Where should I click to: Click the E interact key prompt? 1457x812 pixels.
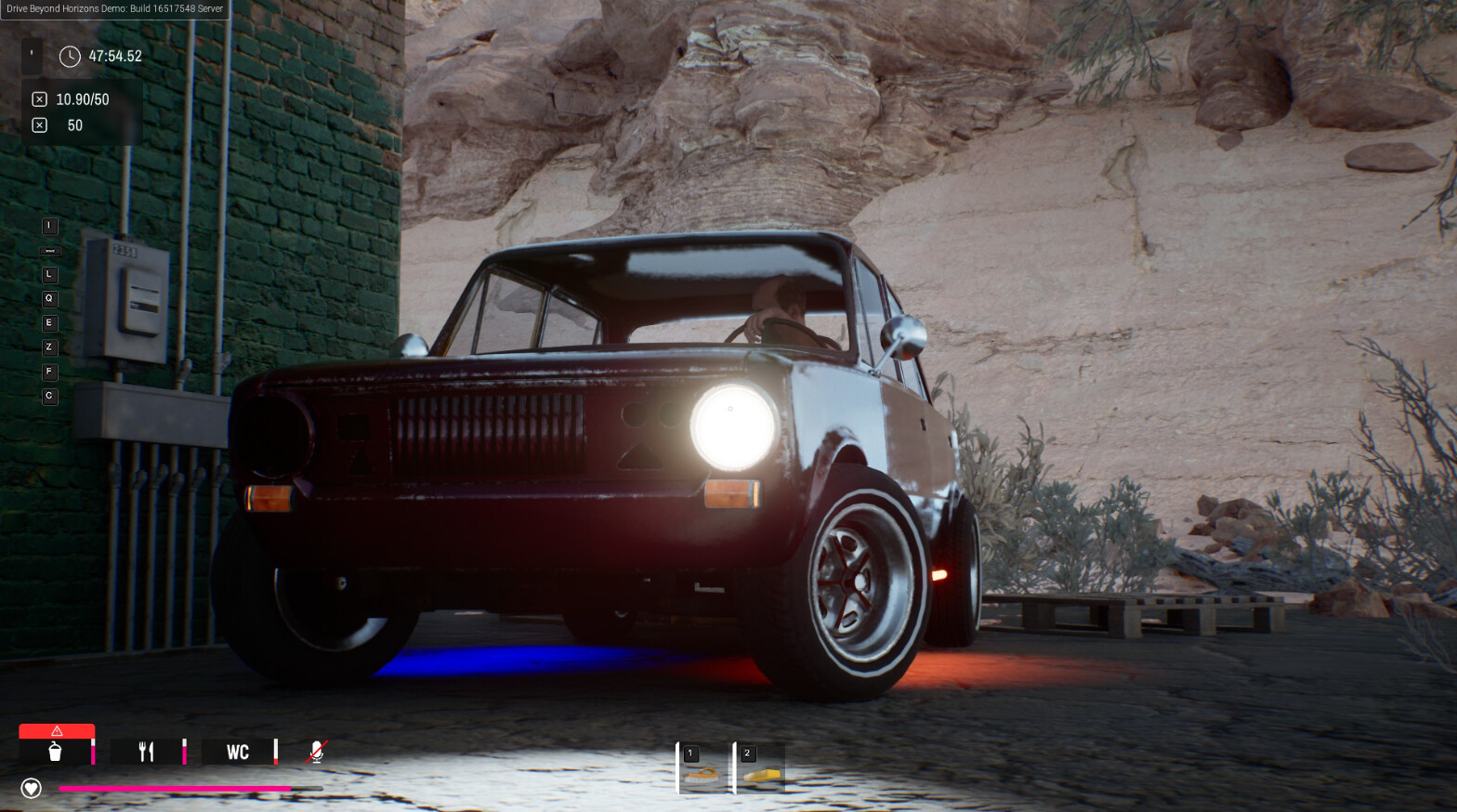[x=49, y=322]
